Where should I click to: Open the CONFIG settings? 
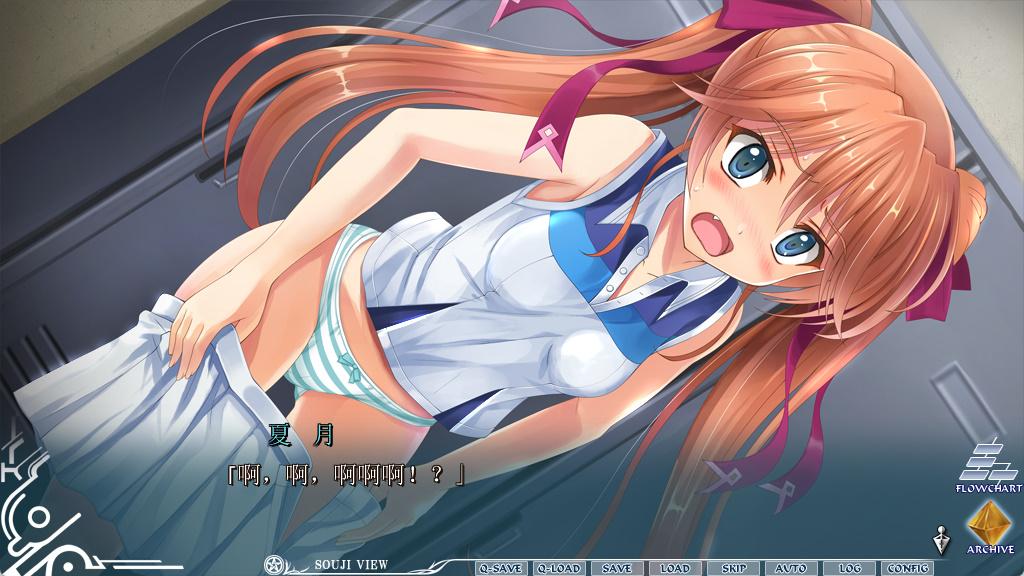pos(907,568)
